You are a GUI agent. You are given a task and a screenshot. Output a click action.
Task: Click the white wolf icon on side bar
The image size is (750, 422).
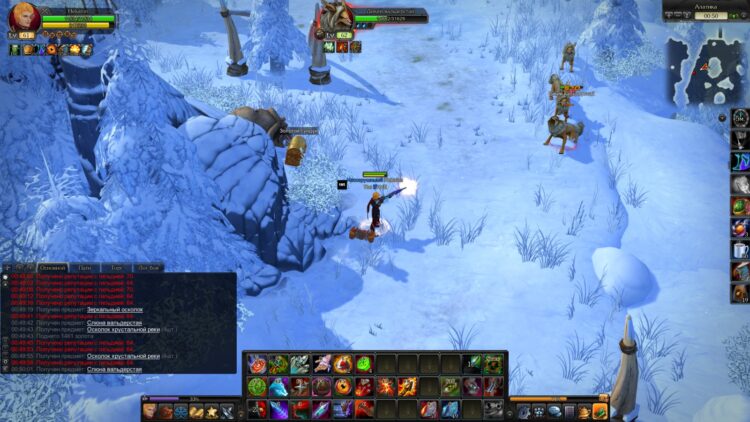(x=739, y=184)
